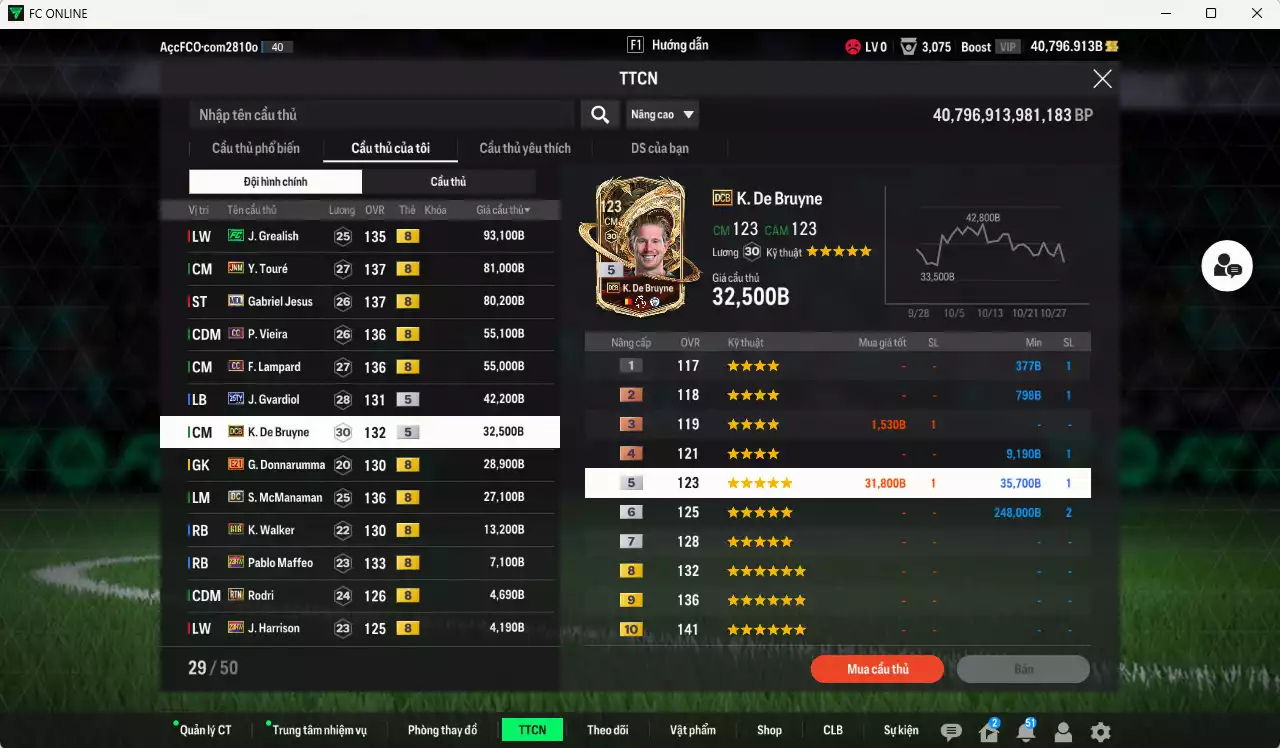
Task: Click the red LV 0 emblem icon
Action: pyautogui.click(x=853, y=46)
